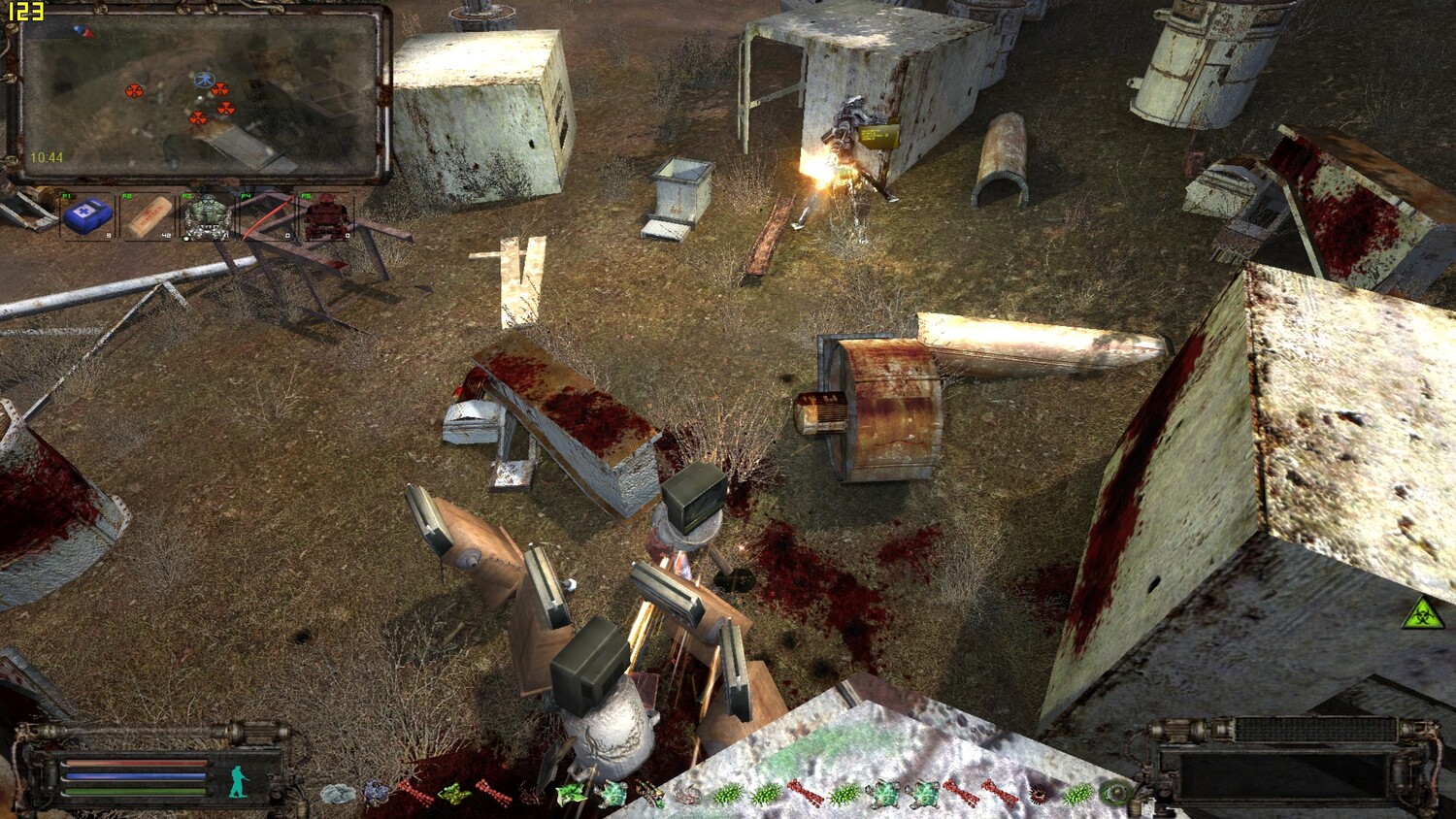Use the blue medkit in slot F1
Image resolution: width=1456 pixels, height=819 pixels.
pos(87,216)
